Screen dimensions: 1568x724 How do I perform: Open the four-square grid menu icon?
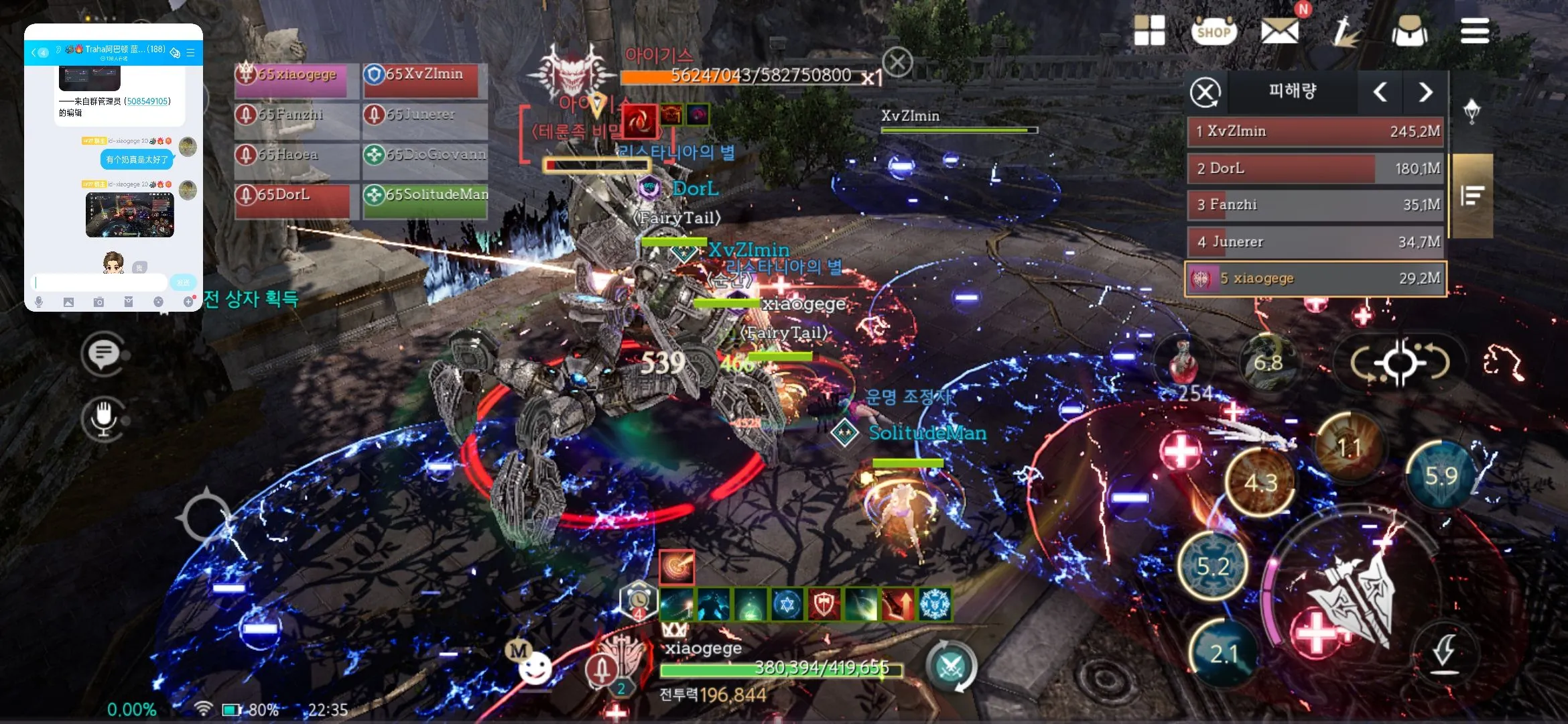point(1149,31)
